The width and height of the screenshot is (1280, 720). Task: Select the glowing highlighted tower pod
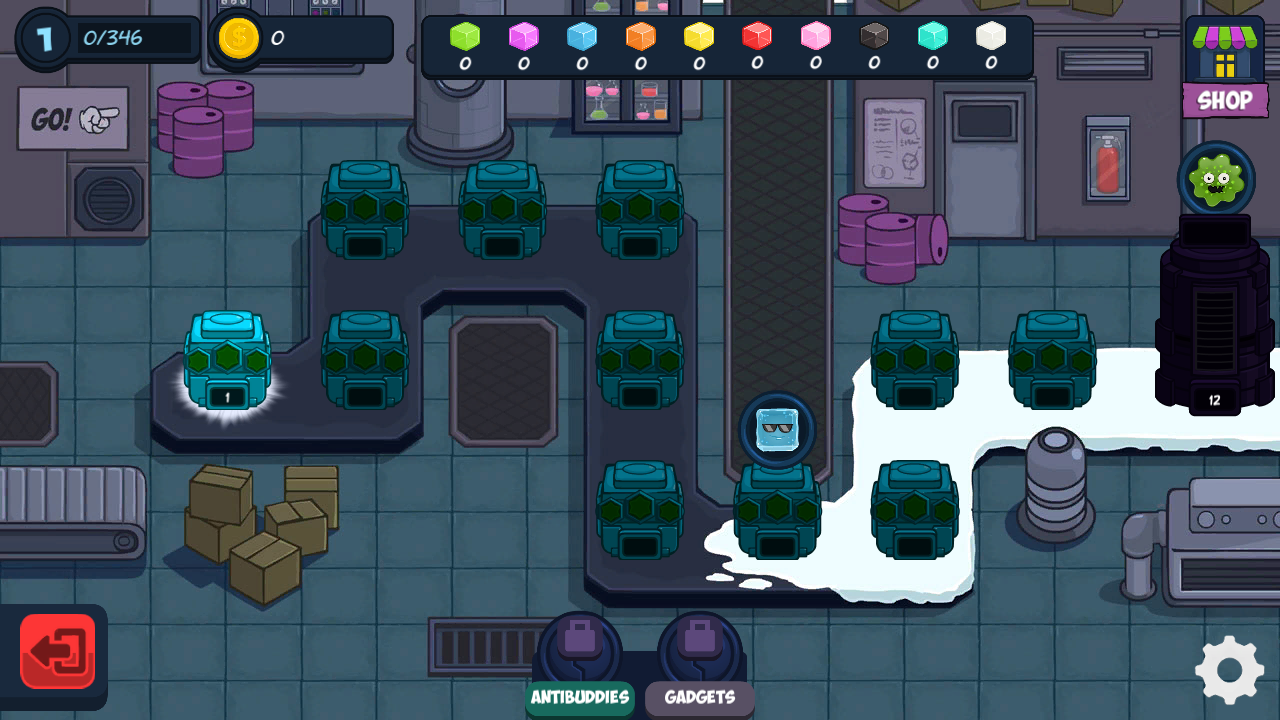(x=228, y=360)
